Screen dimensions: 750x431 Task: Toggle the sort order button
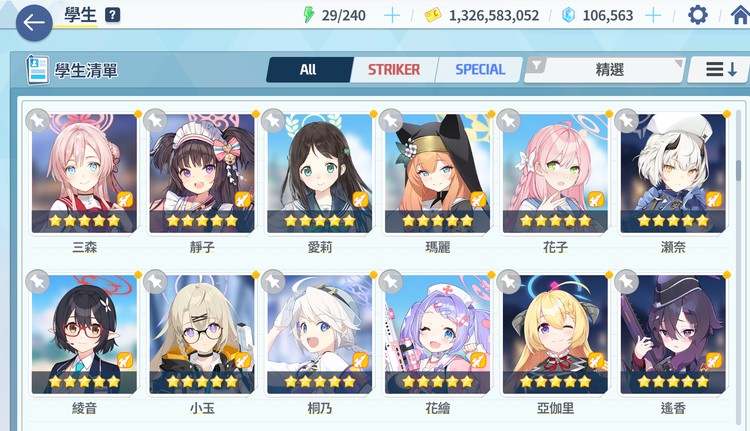point(721,70)
